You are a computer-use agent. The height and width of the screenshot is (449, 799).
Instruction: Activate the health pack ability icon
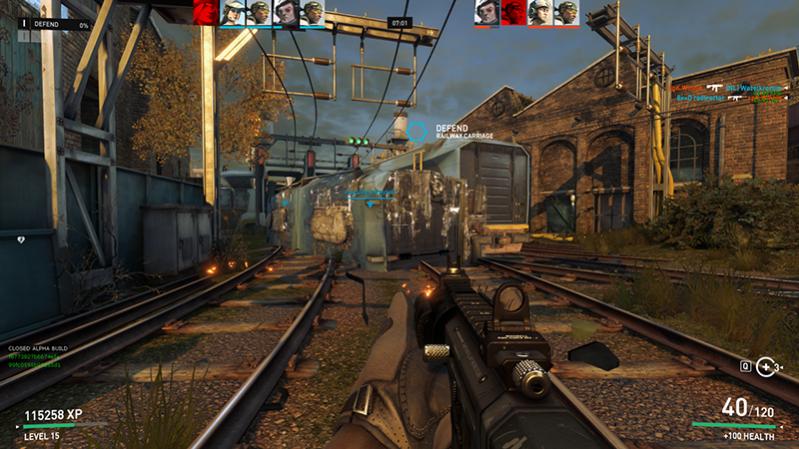pos(766,366)
